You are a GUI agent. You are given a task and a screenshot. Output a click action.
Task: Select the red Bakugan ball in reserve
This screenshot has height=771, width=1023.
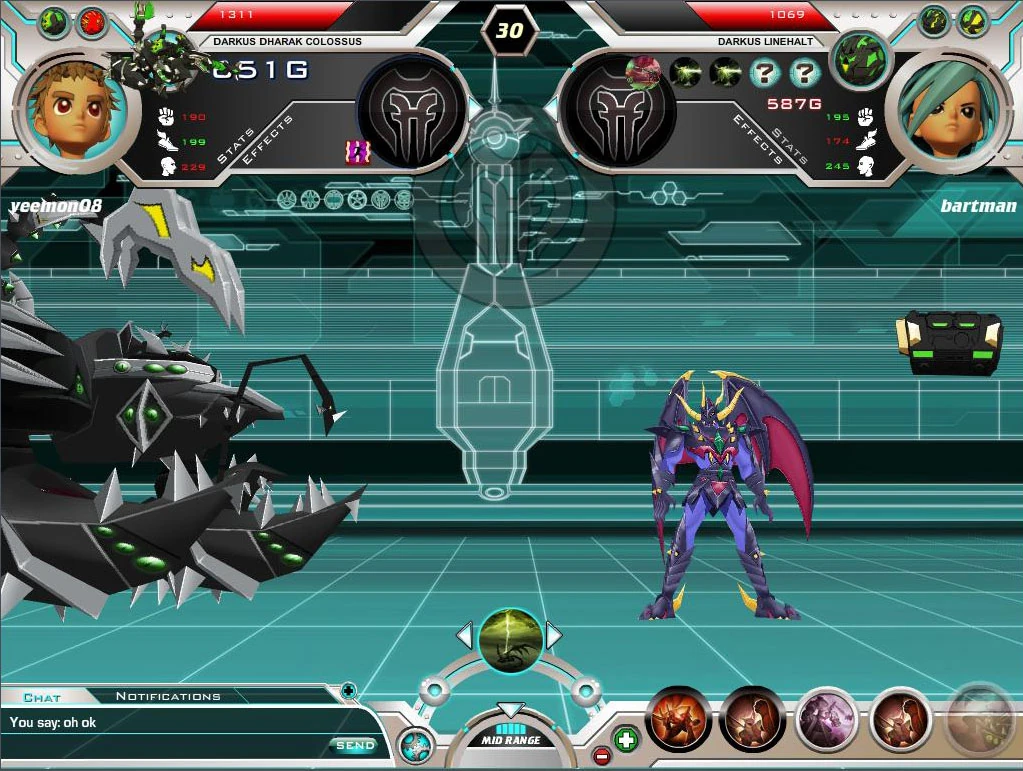pyautogui.click(x=92, y=20)
